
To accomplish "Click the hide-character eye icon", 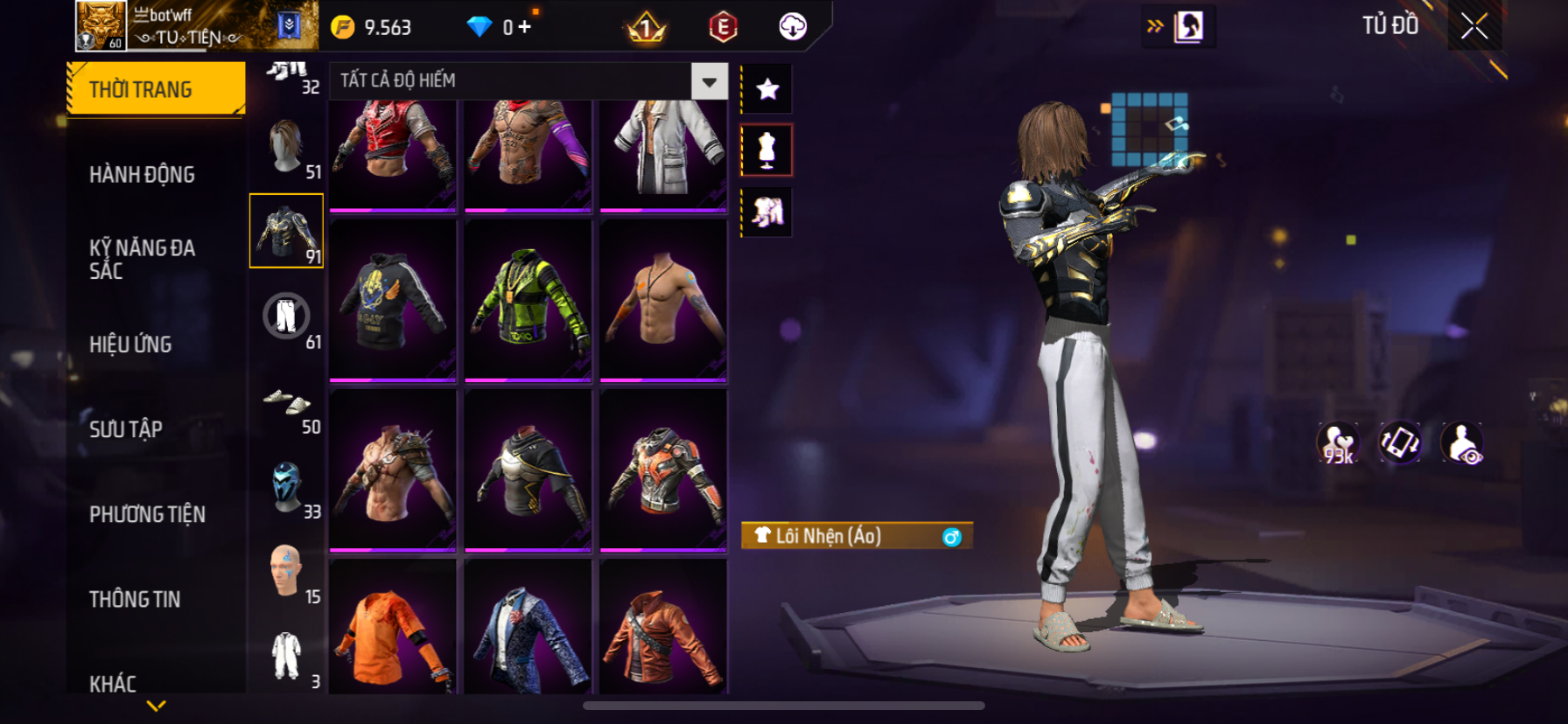I will [x=1462, y=443].
